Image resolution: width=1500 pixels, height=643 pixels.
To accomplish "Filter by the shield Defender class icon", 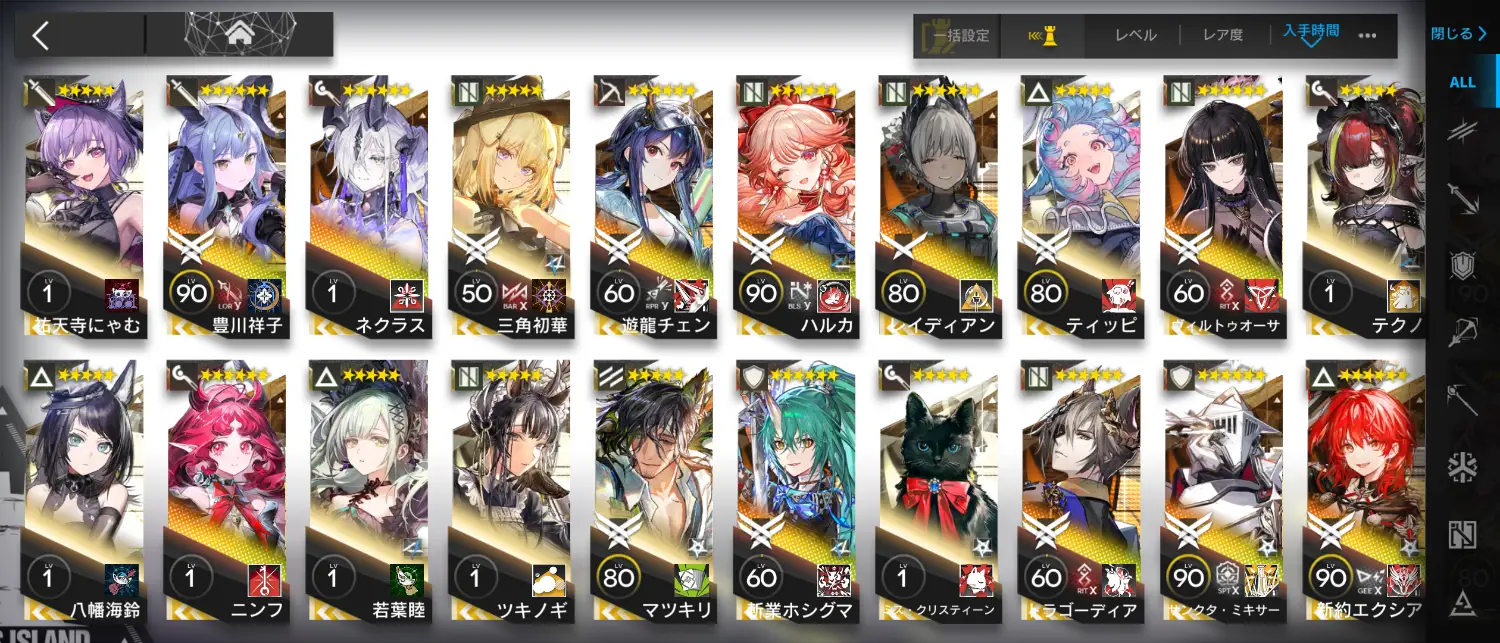I will (1463, 263).
